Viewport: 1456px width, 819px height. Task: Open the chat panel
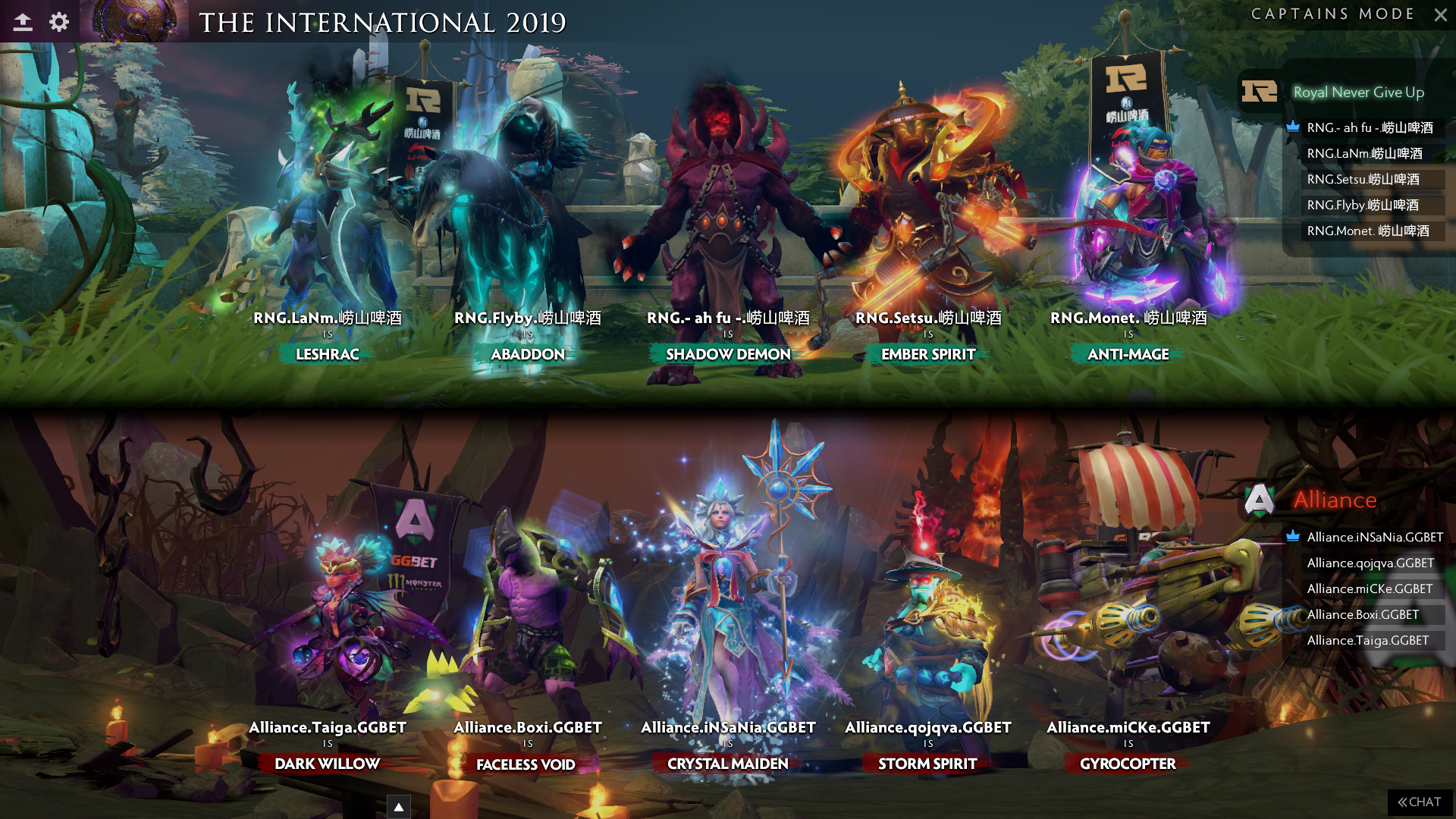coord(1420,802)
